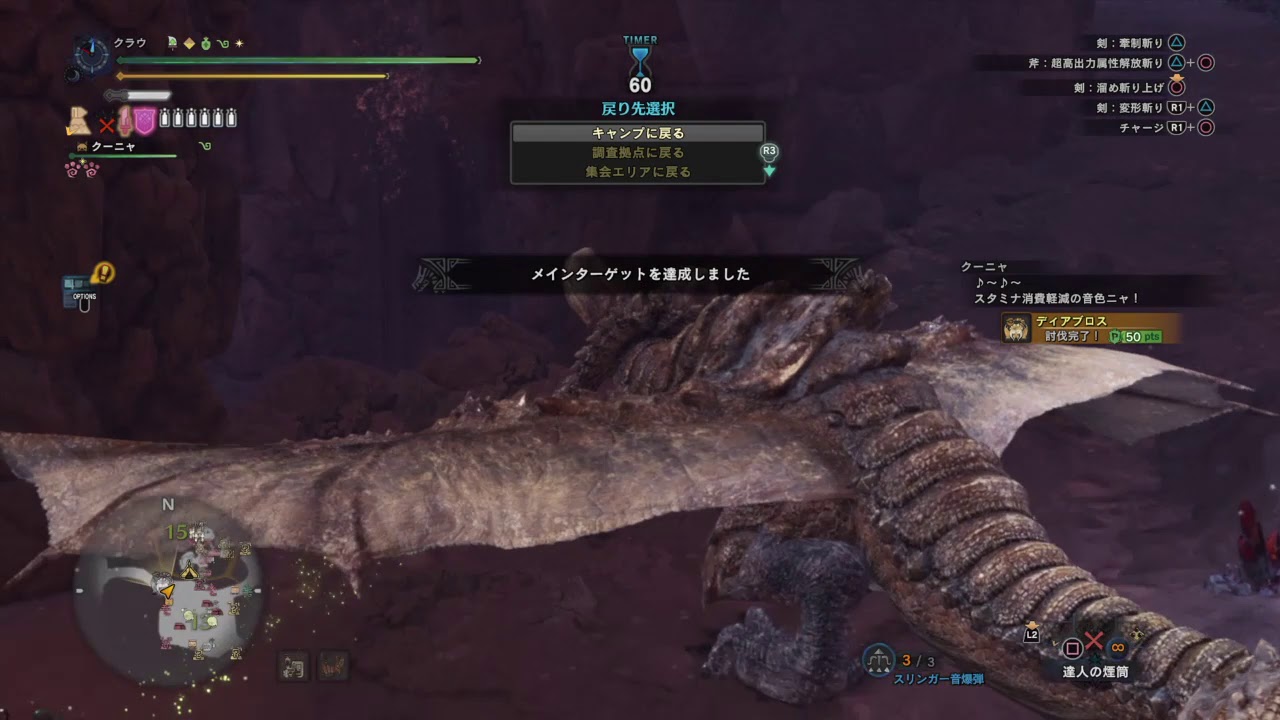The width and height of the screenshot is (1280, 720).
Task: Click the Palico face icon beside クーニャ
Action: [x=83, y=147]
